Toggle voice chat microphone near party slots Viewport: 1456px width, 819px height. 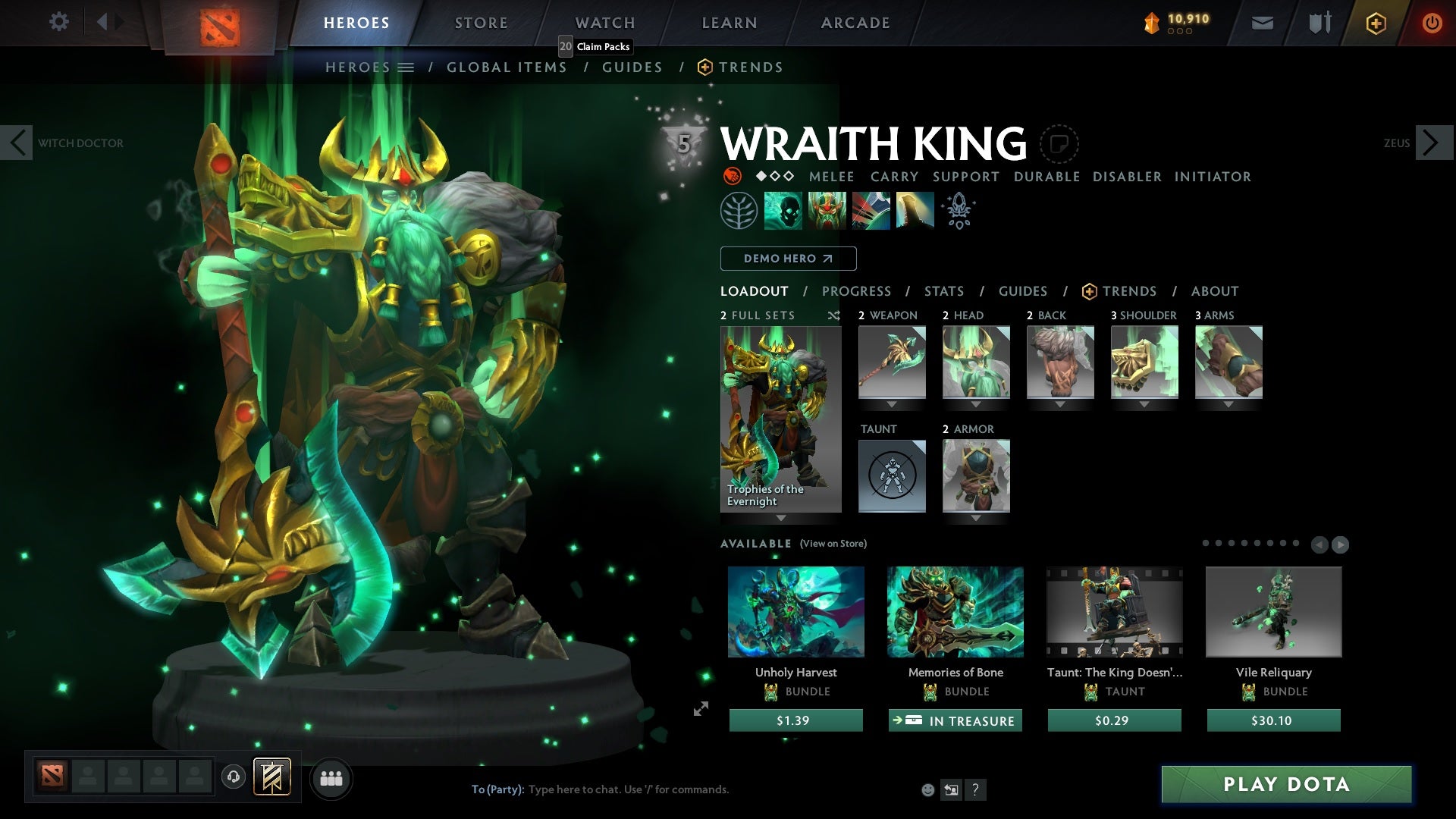[x=232, y=777]
